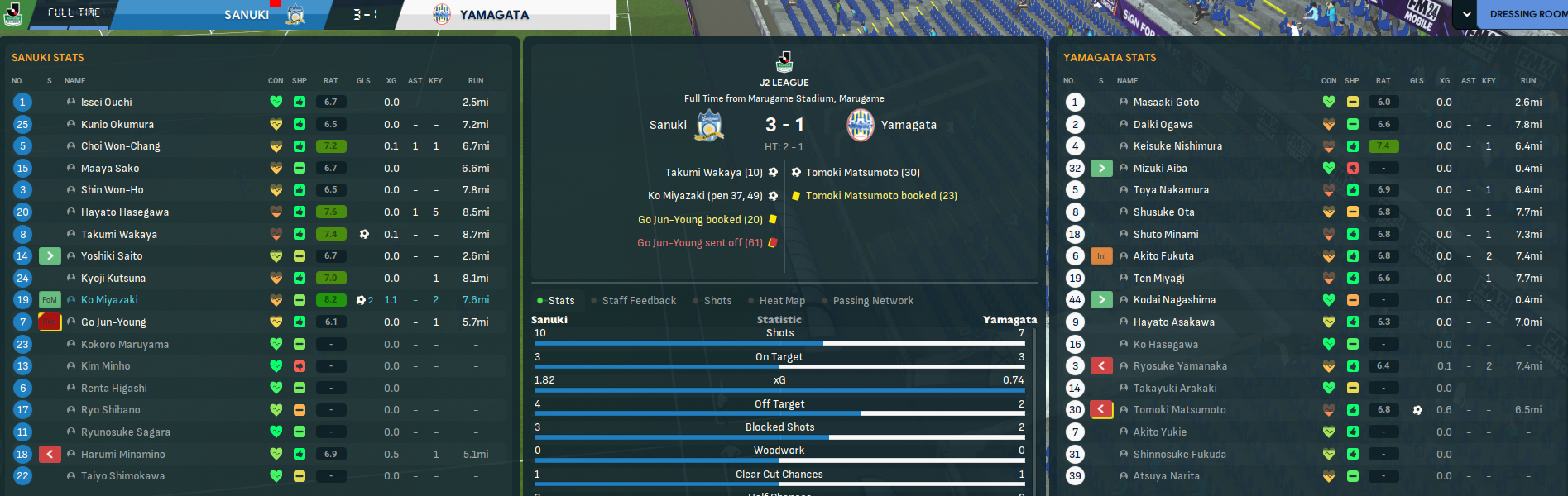This screenshot has width=1568, height=496.
Task: Expand the dropdown arrow beside Dressing Room
Action: [x=1466, y=14]
